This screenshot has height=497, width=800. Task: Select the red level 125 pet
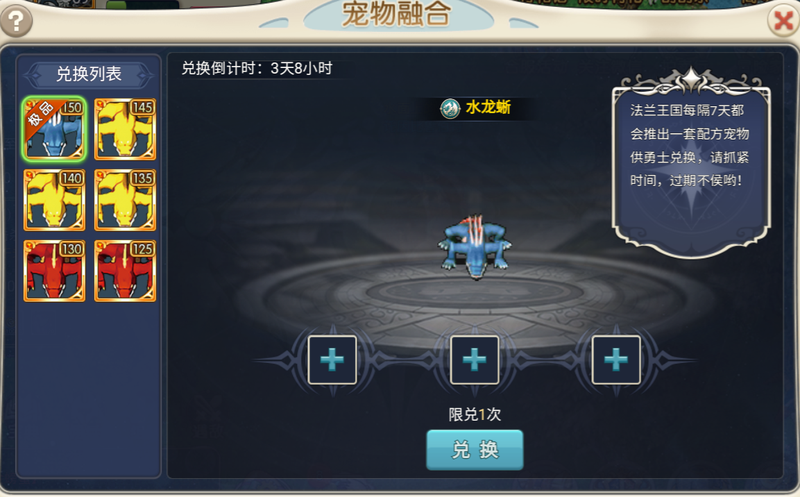pos(125,271)
